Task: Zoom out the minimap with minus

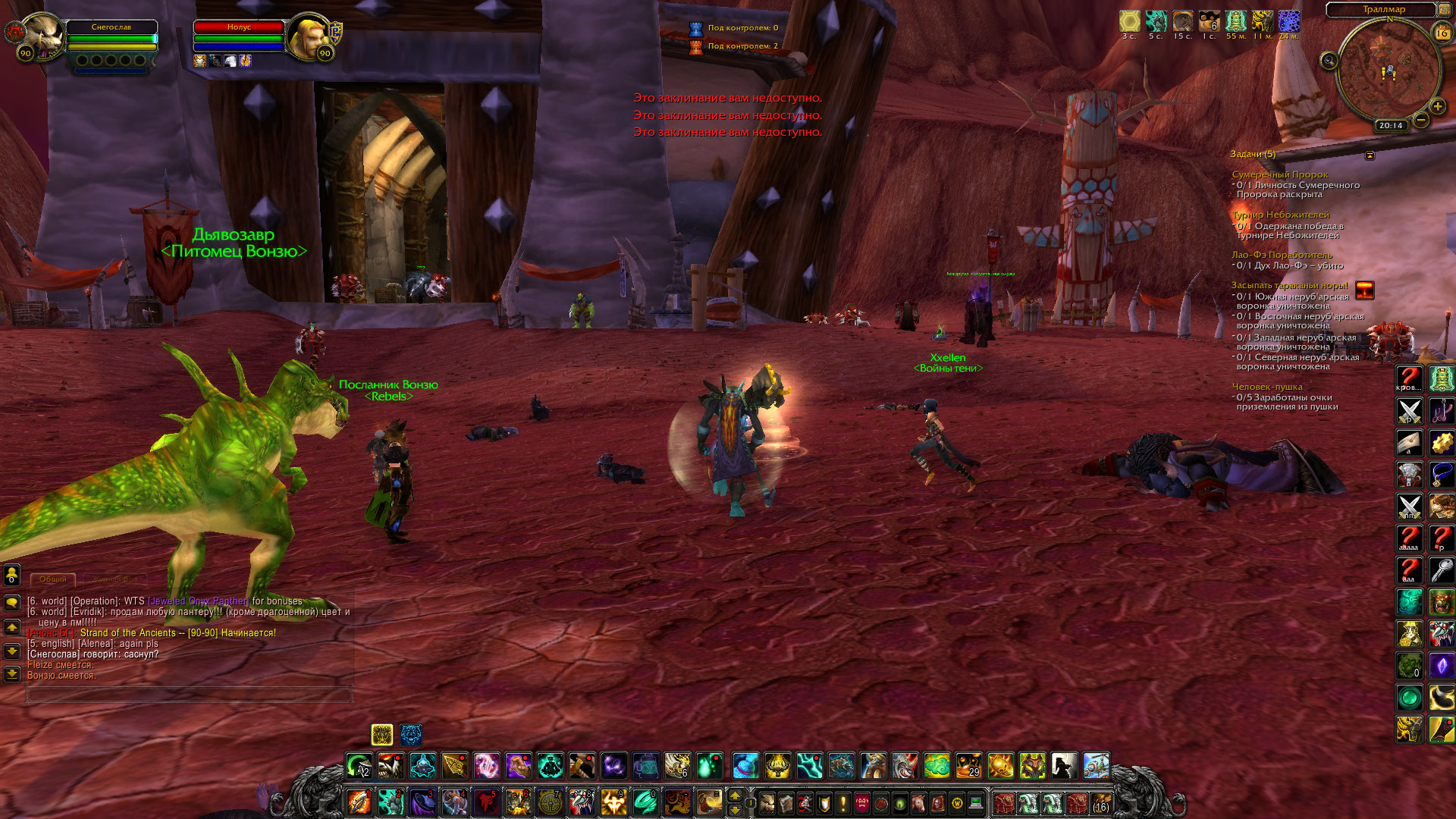Action: point(1421,120)
